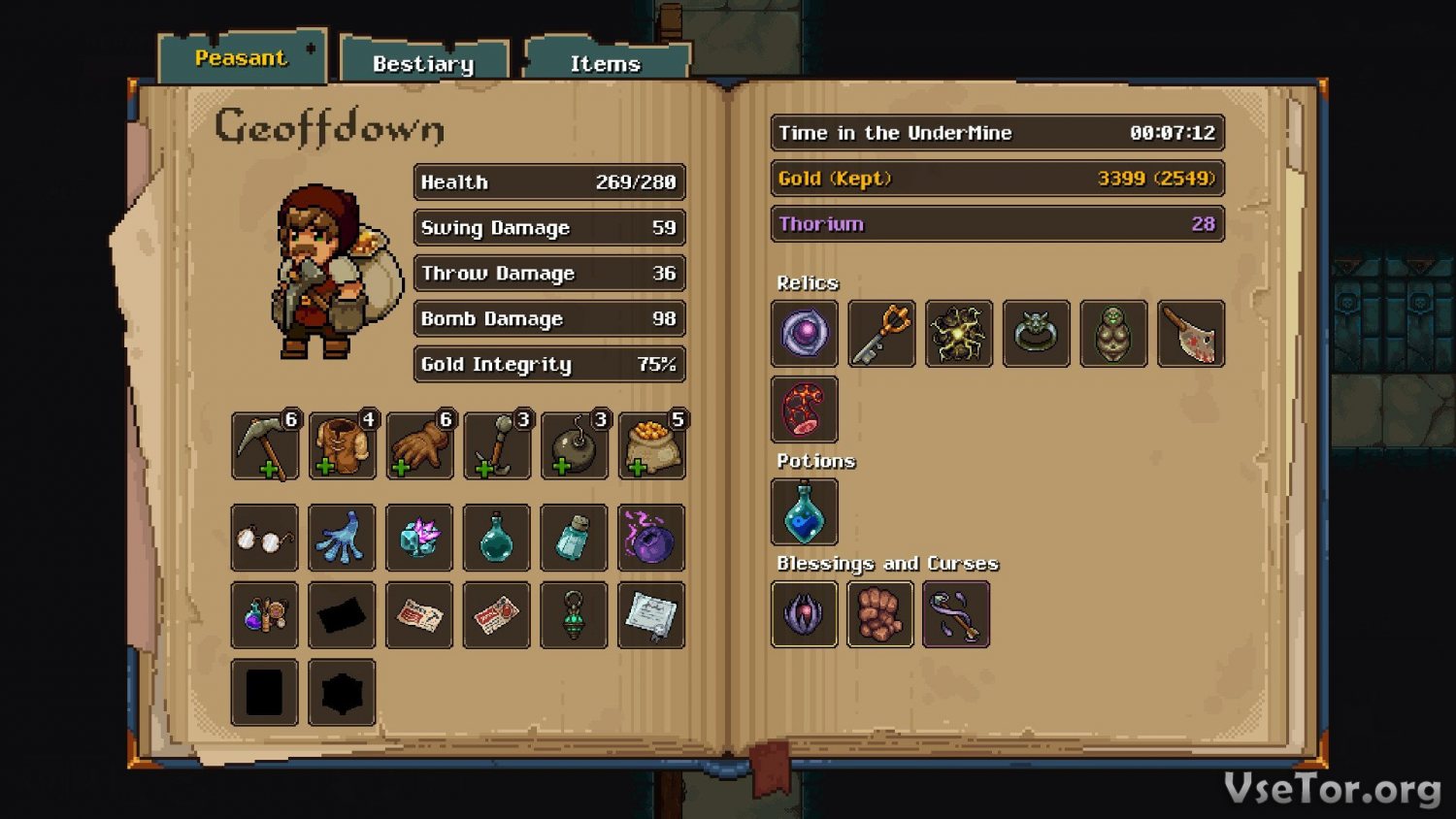
Task: Click the leather glove upgrade icon
Action: [419, 446]
